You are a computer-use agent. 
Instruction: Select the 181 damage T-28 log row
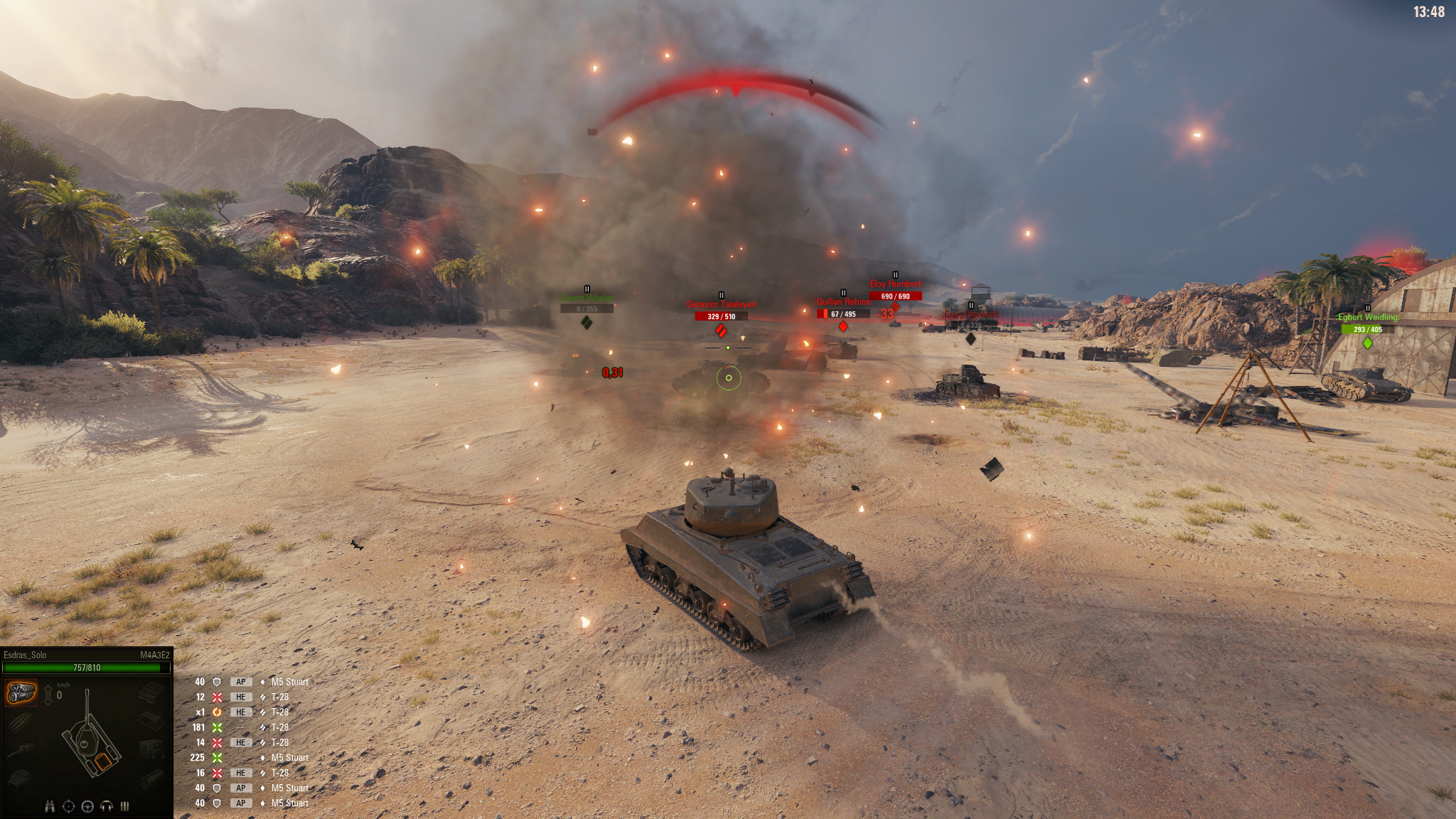(x=249, y=727)
